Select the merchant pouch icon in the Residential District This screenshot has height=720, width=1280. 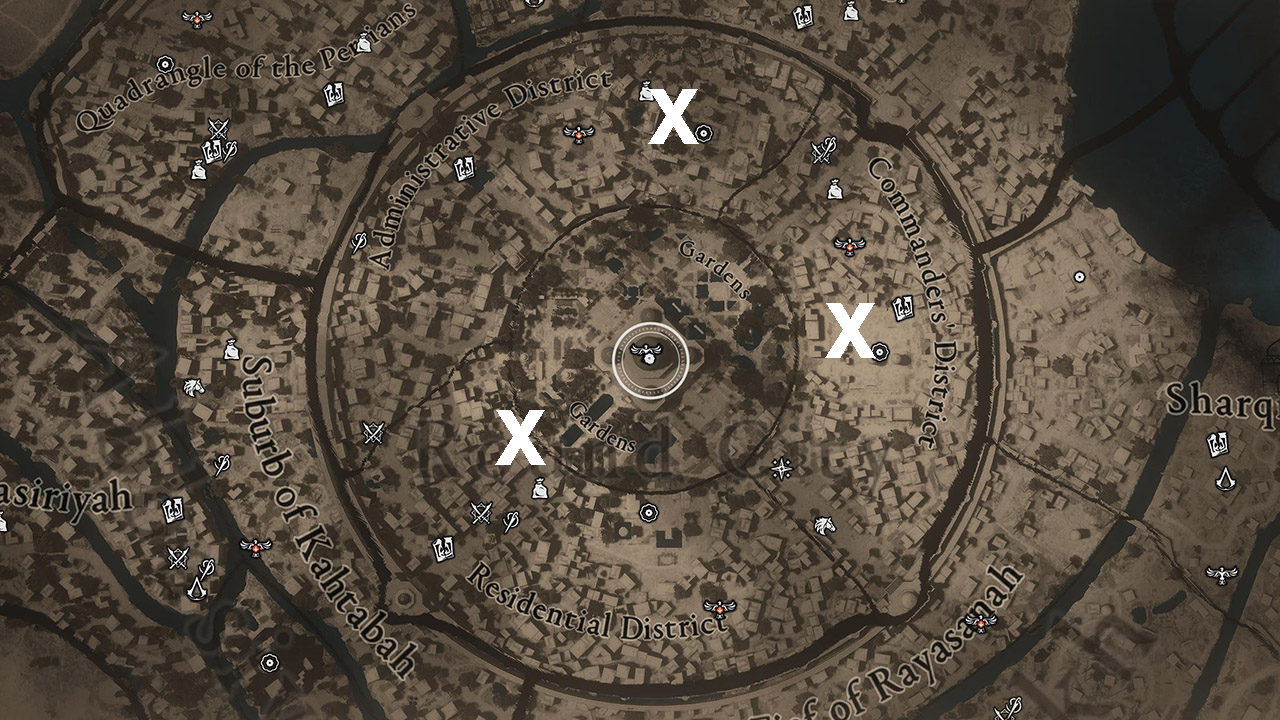540,489
